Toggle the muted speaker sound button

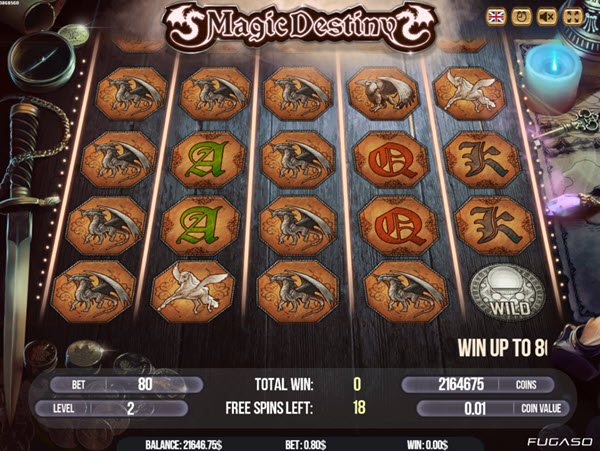(x=547, y=16)
